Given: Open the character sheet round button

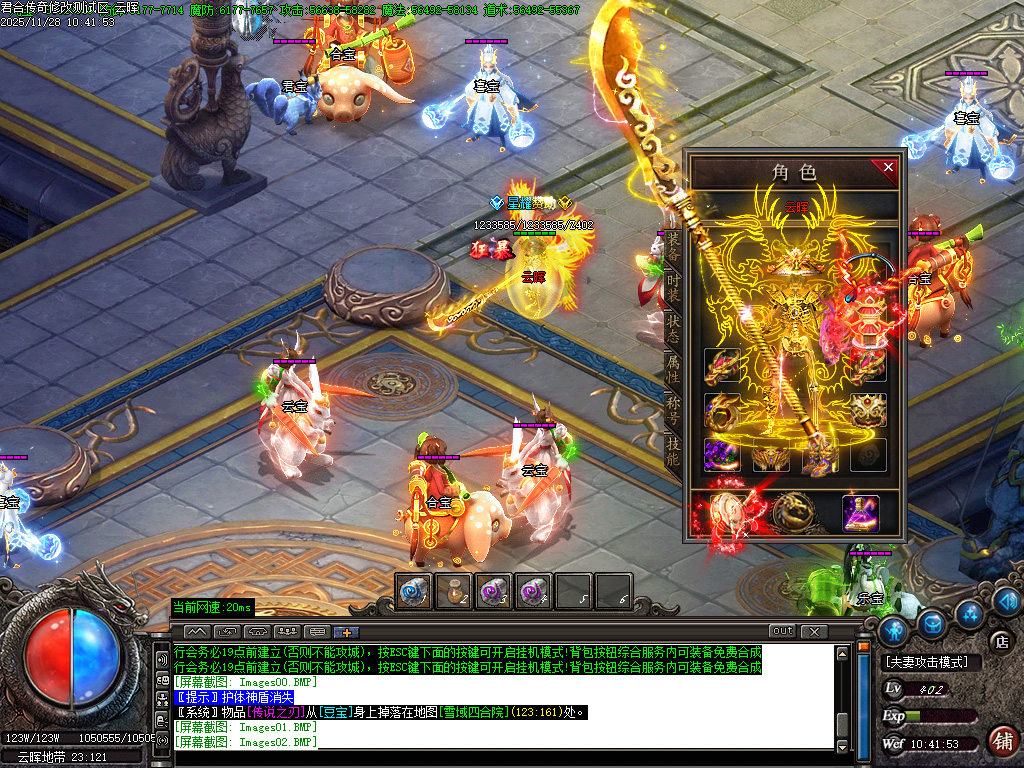Looking at the screenshot, I should pos(894,629).
